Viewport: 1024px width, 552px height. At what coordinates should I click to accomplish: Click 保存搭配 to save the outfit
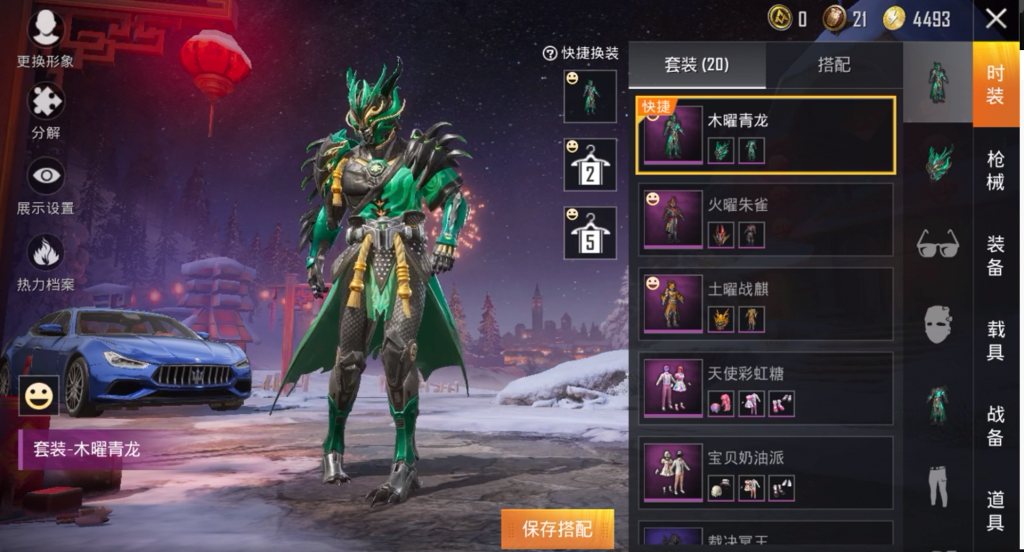(557, 529)
